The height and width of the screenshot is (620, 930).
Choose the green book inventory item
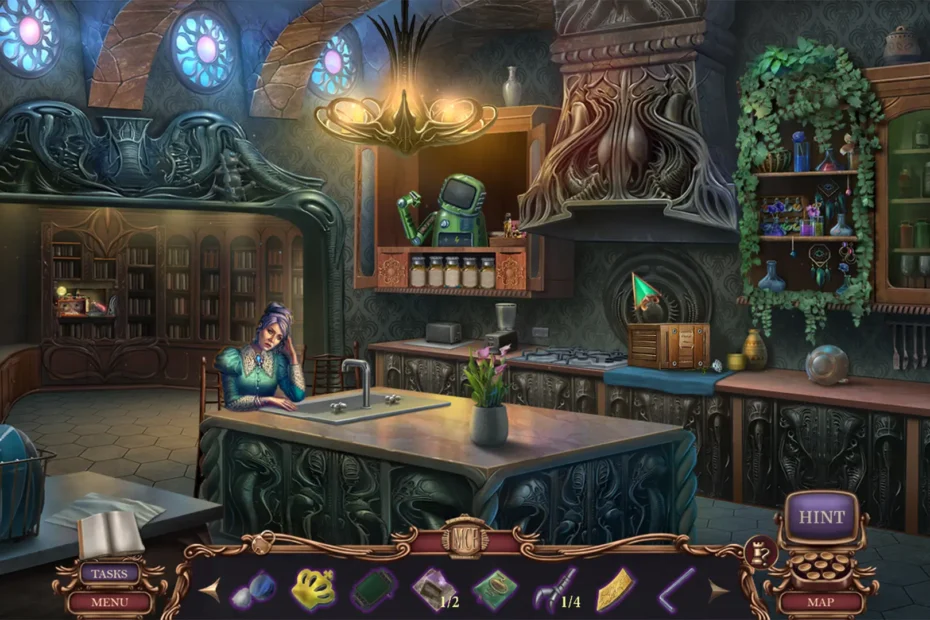[x=494, y=589]
